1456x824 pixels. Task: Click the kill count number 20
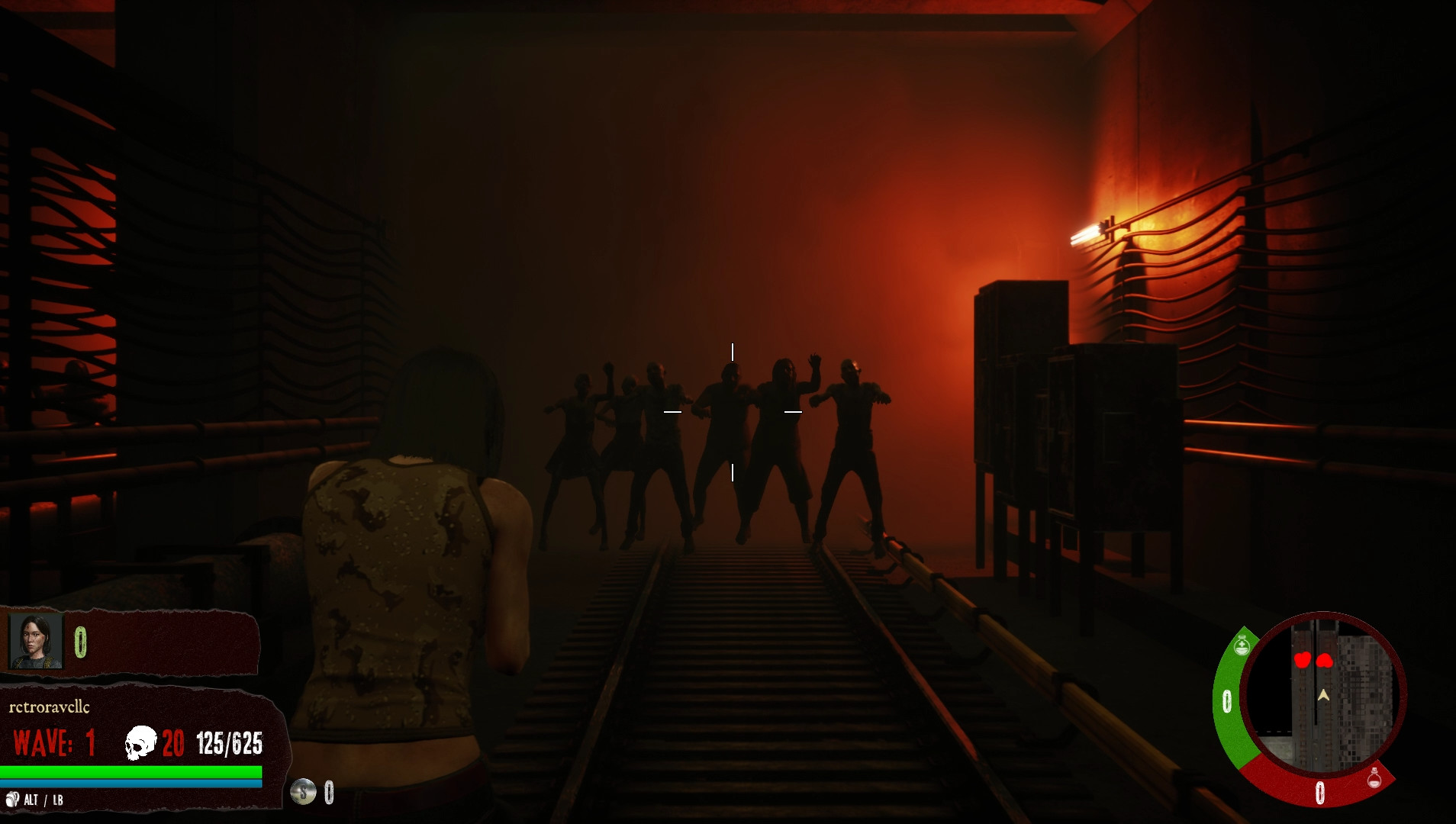click(173, 742)
